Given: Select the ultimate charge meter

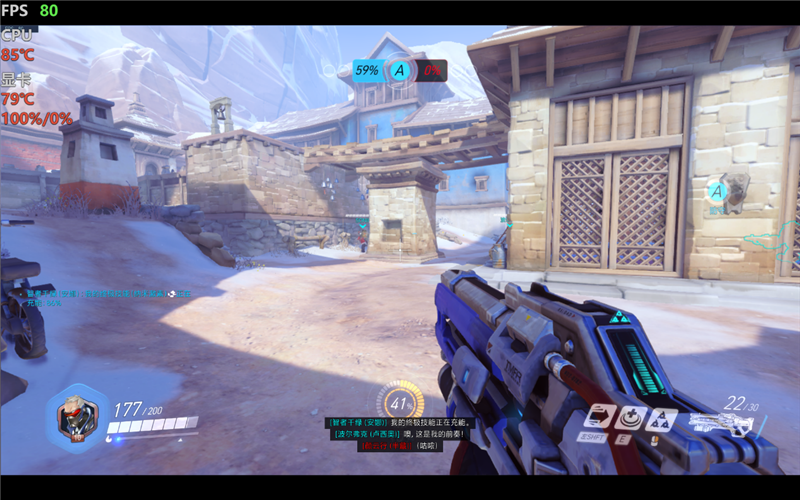Looking at the screenshot, I should [401, 403].
